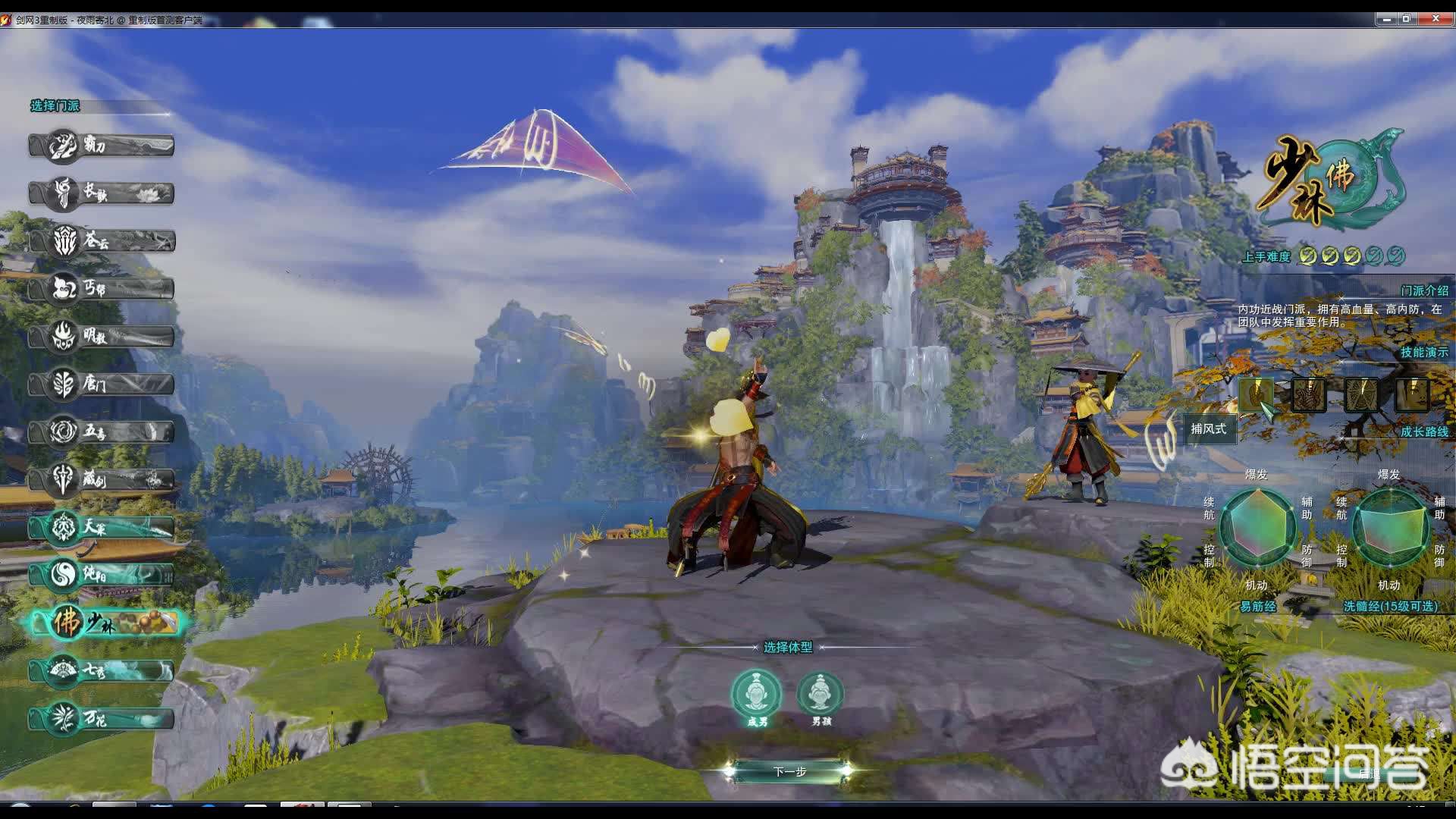This screenshot has width=1456, height=819.
Task: Close the game window
Action: [1436, 19]
